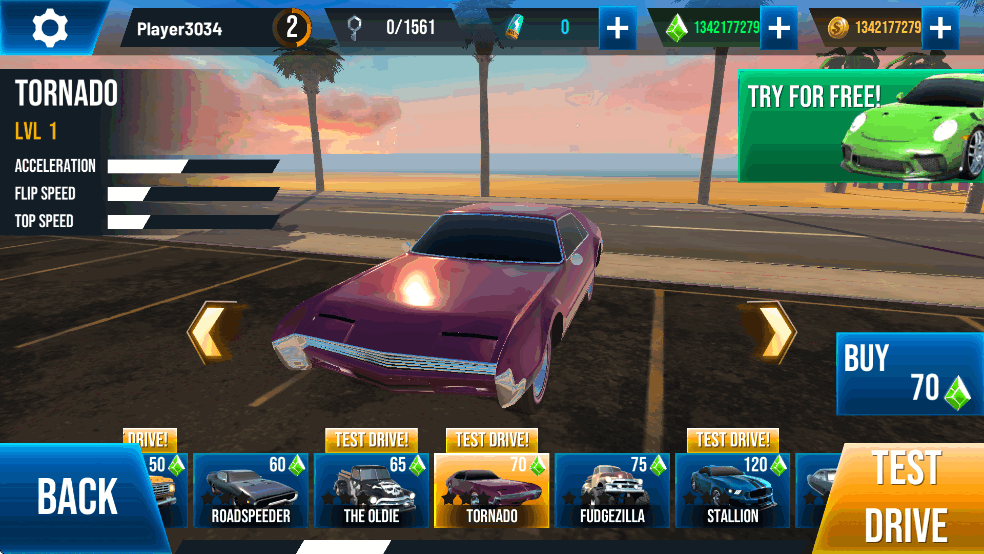The image size is (984, 554).
Task: Buy the Tornado for 70 gems
Action: click(908, 374)
